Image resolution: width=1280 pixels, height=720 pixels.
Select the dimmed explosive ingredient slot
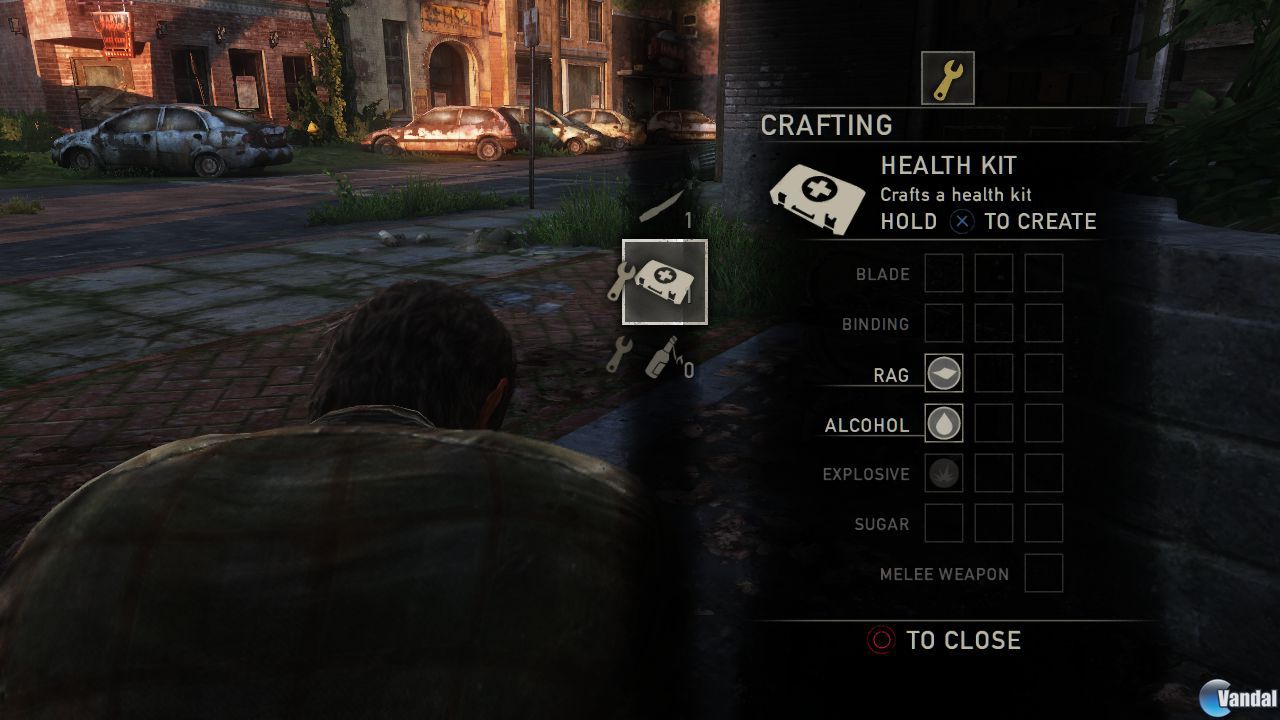click(x=944, y=473)
